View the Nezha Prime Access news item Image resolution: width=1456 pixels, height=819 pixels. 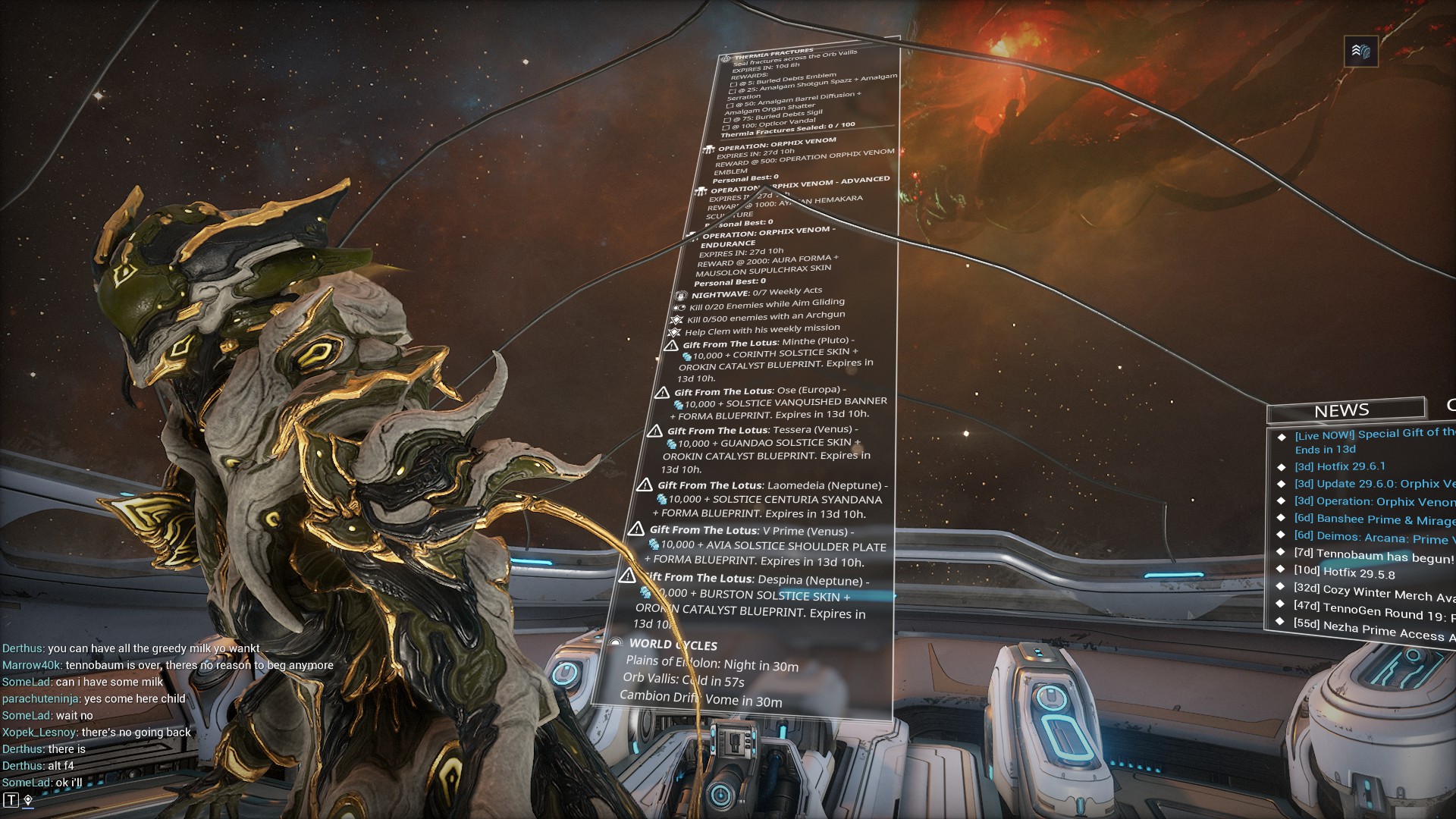tap(1374, 631)
